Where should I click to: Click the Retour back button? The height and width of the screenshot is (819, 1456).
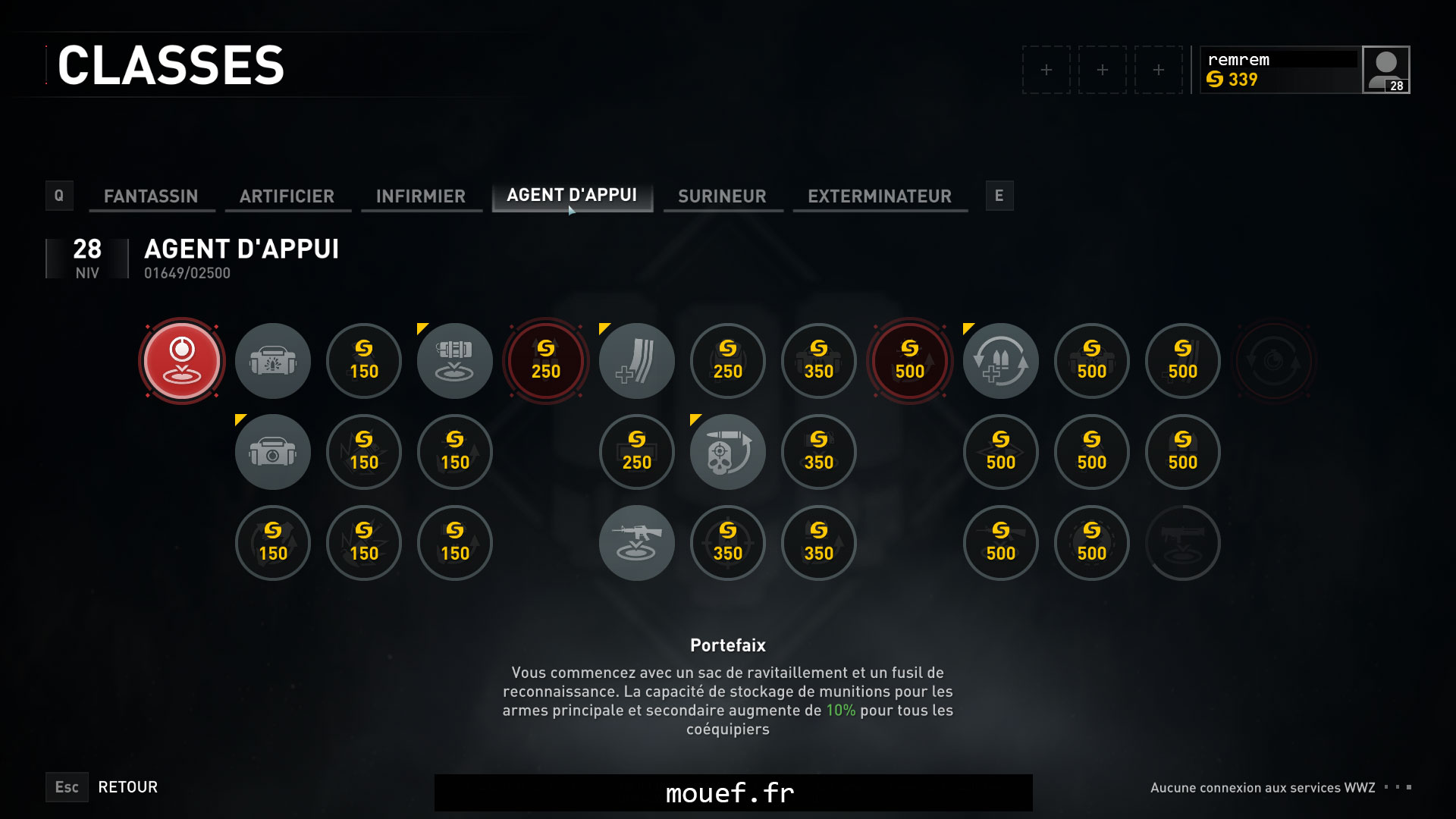pyautogui.click(x=127, y=787)
